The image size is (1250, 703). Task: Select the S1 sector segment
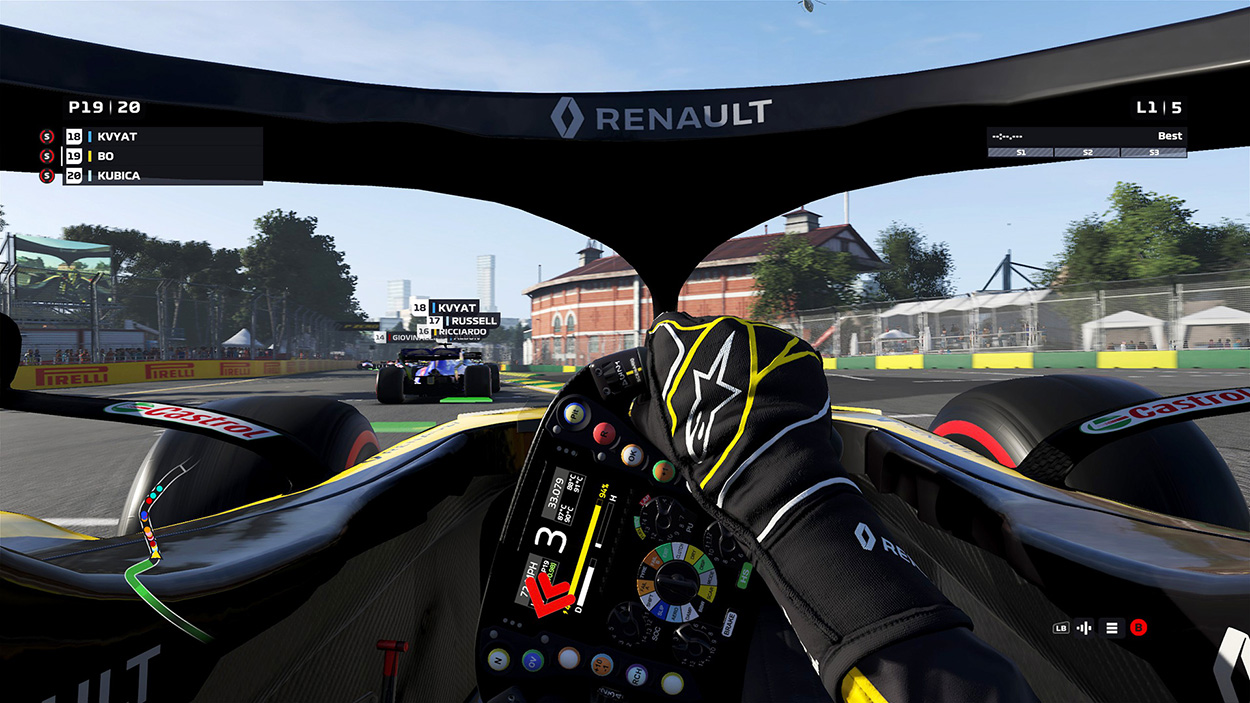[x=1021, y=153]
